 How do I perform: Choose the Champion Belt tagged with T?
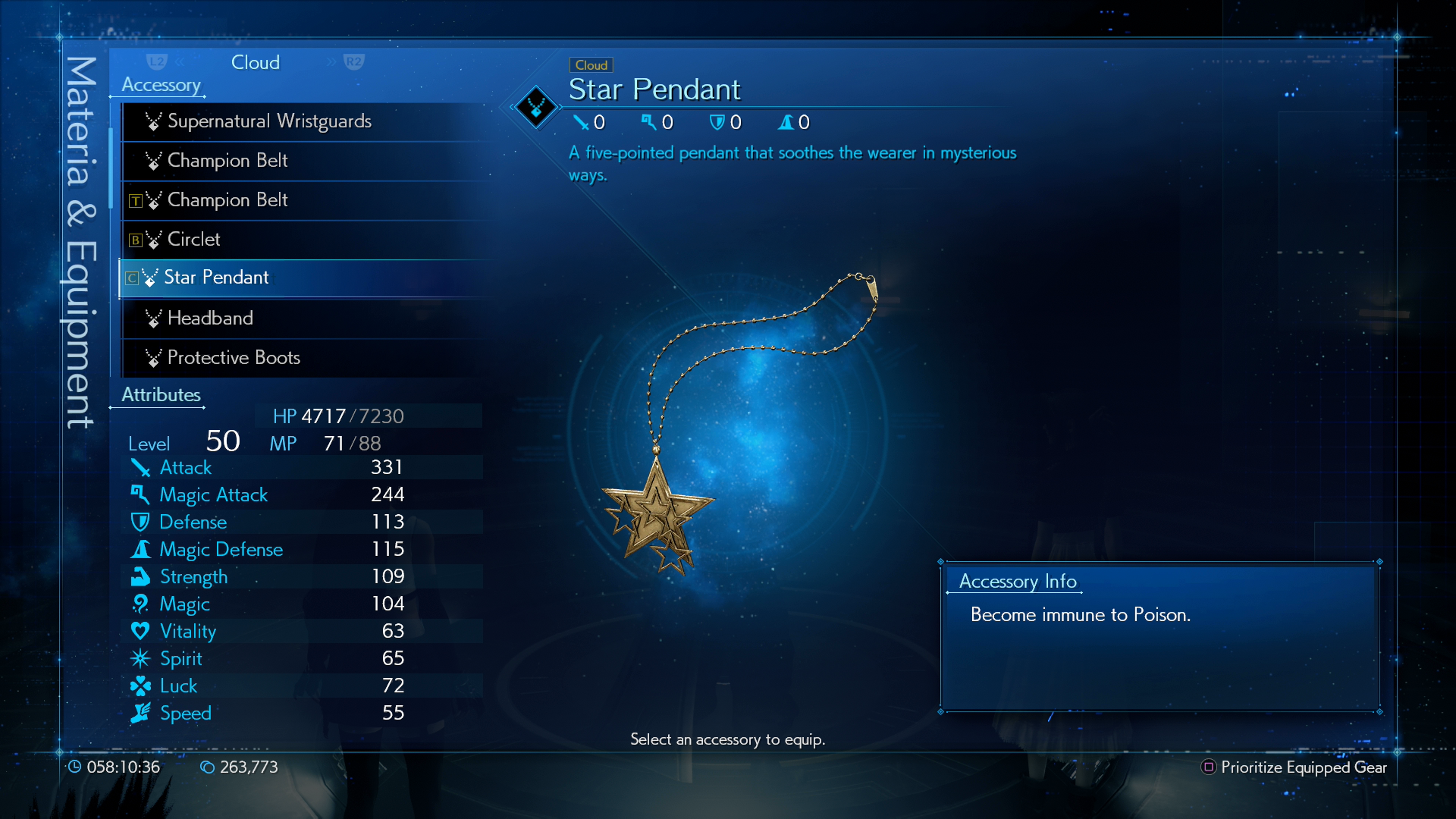tap(227, 200)
